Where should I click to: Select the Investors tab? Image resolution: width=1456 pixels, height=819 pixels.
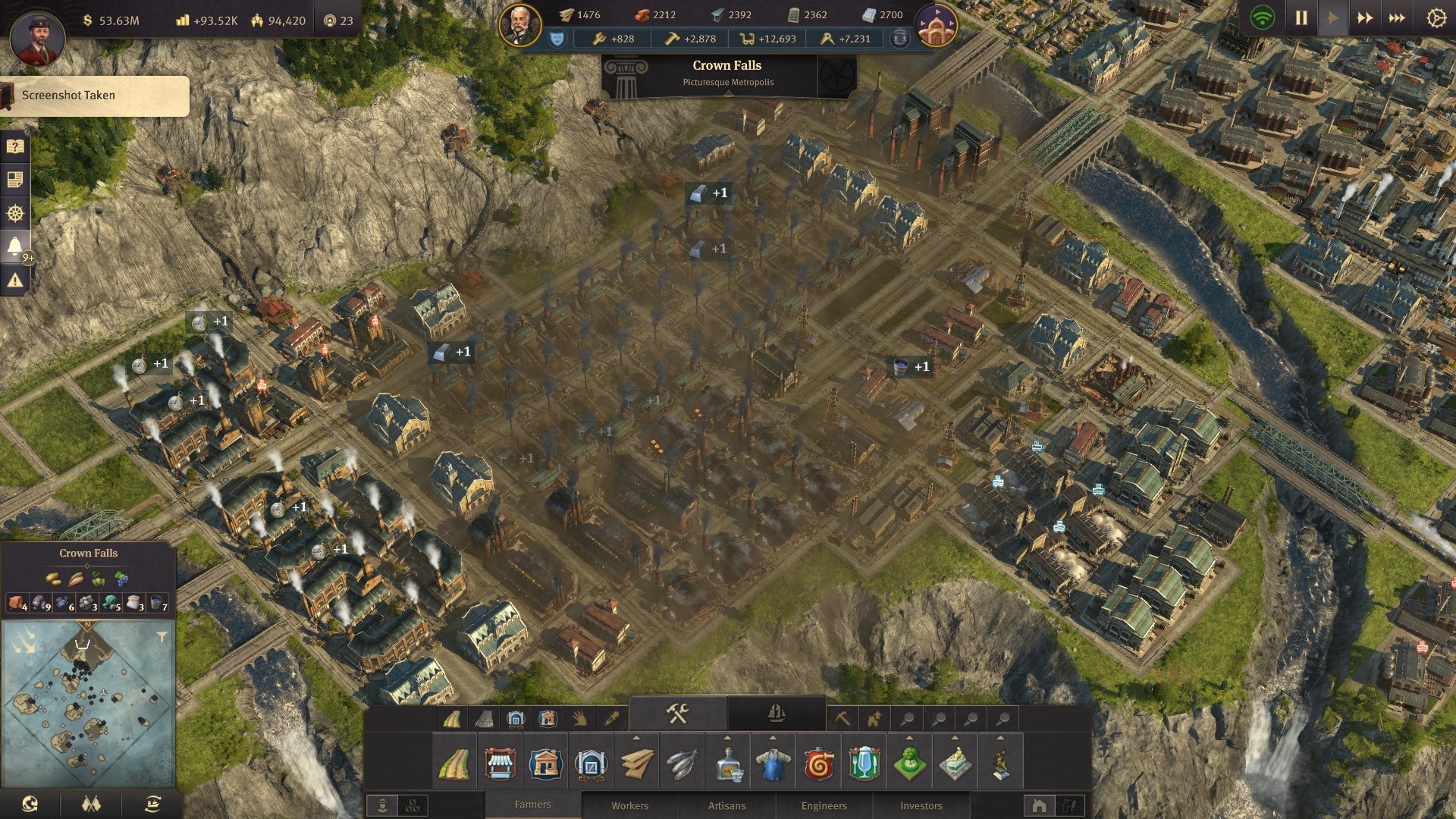point(921,805)
